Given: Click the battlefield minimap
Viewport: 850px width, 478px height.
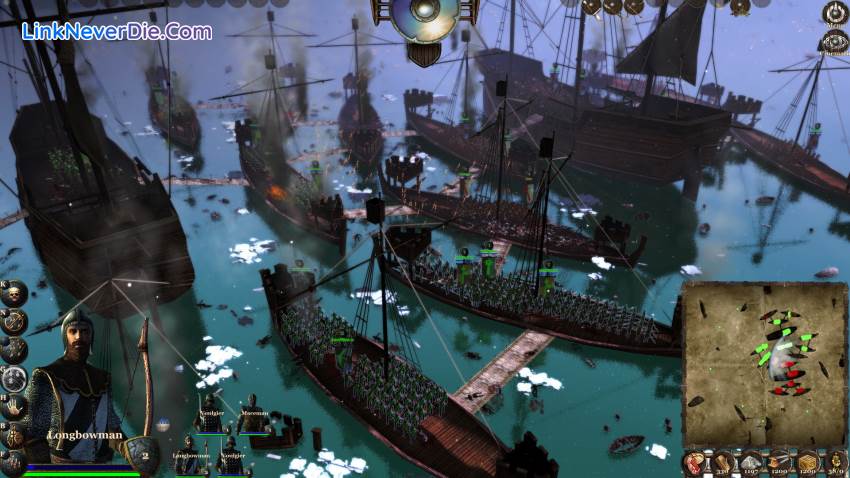Looking at the screenshot, I should point(764,364).
